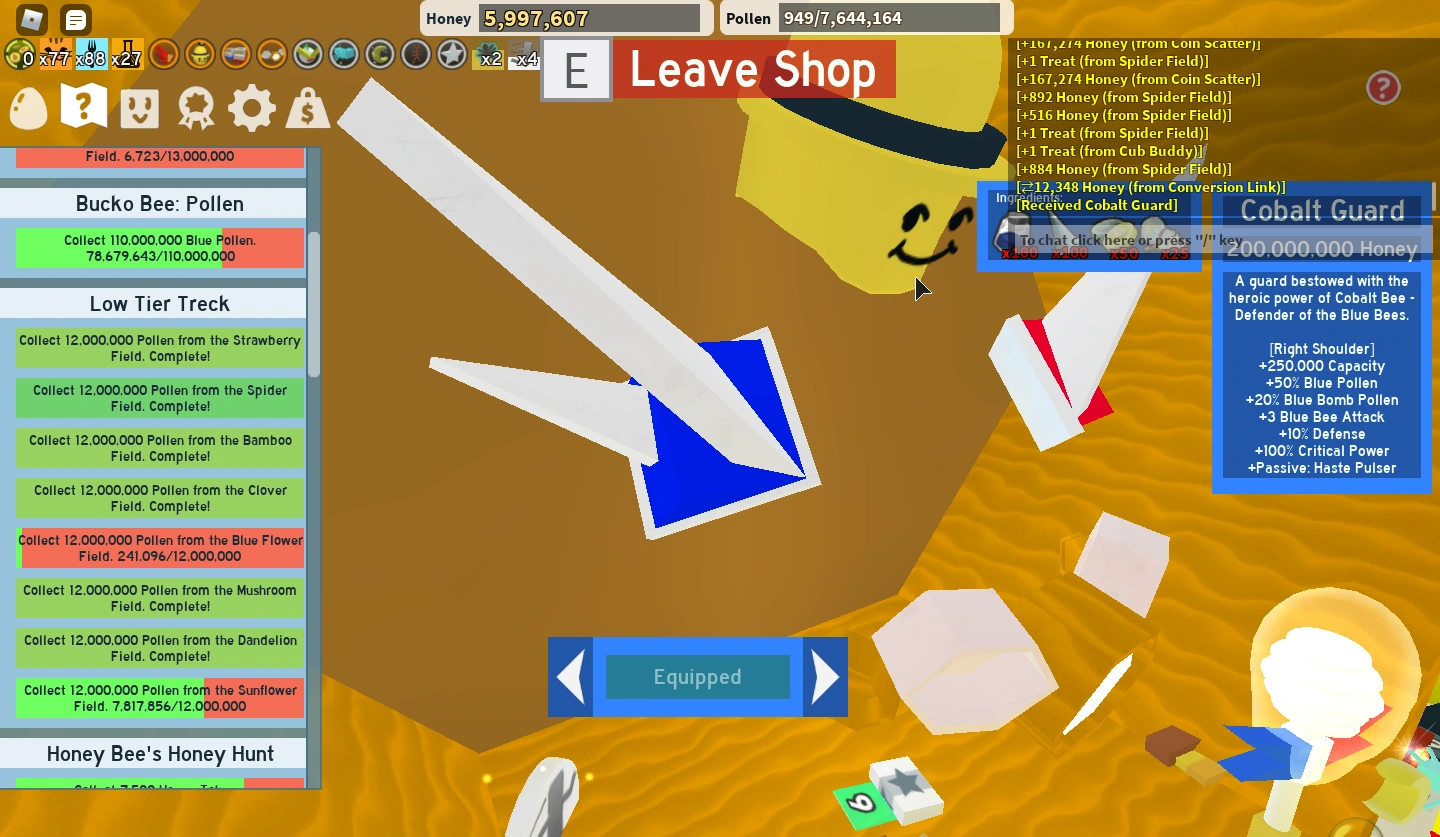Click the bee head buff icon
Image resolution: width=1440 pixels, height=837 pixels.
198,55
